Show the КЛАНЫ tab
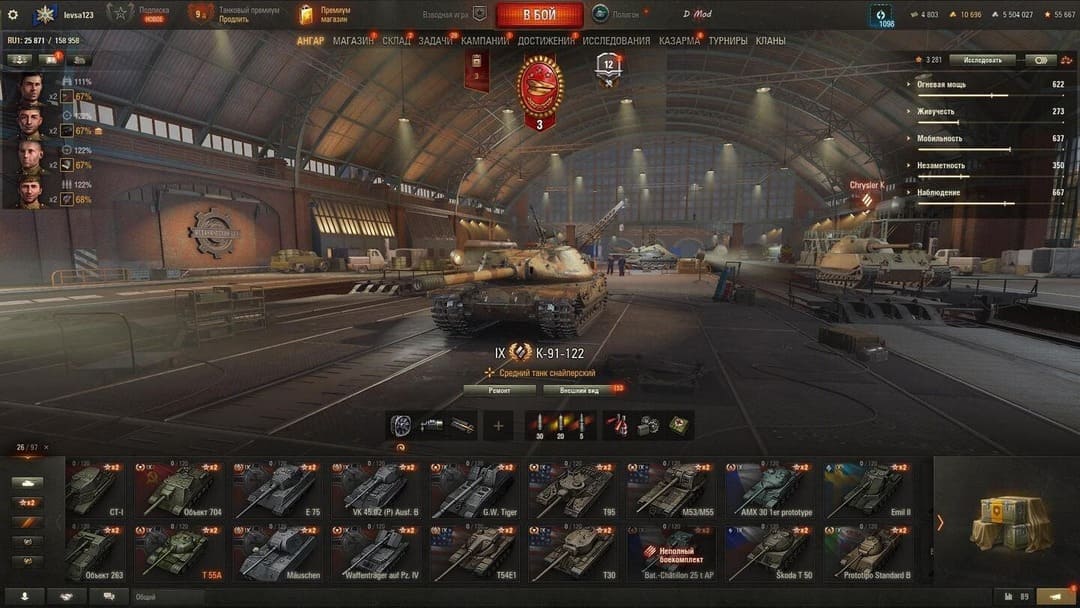The image size is (1080, 608). [x=770, y=41]
